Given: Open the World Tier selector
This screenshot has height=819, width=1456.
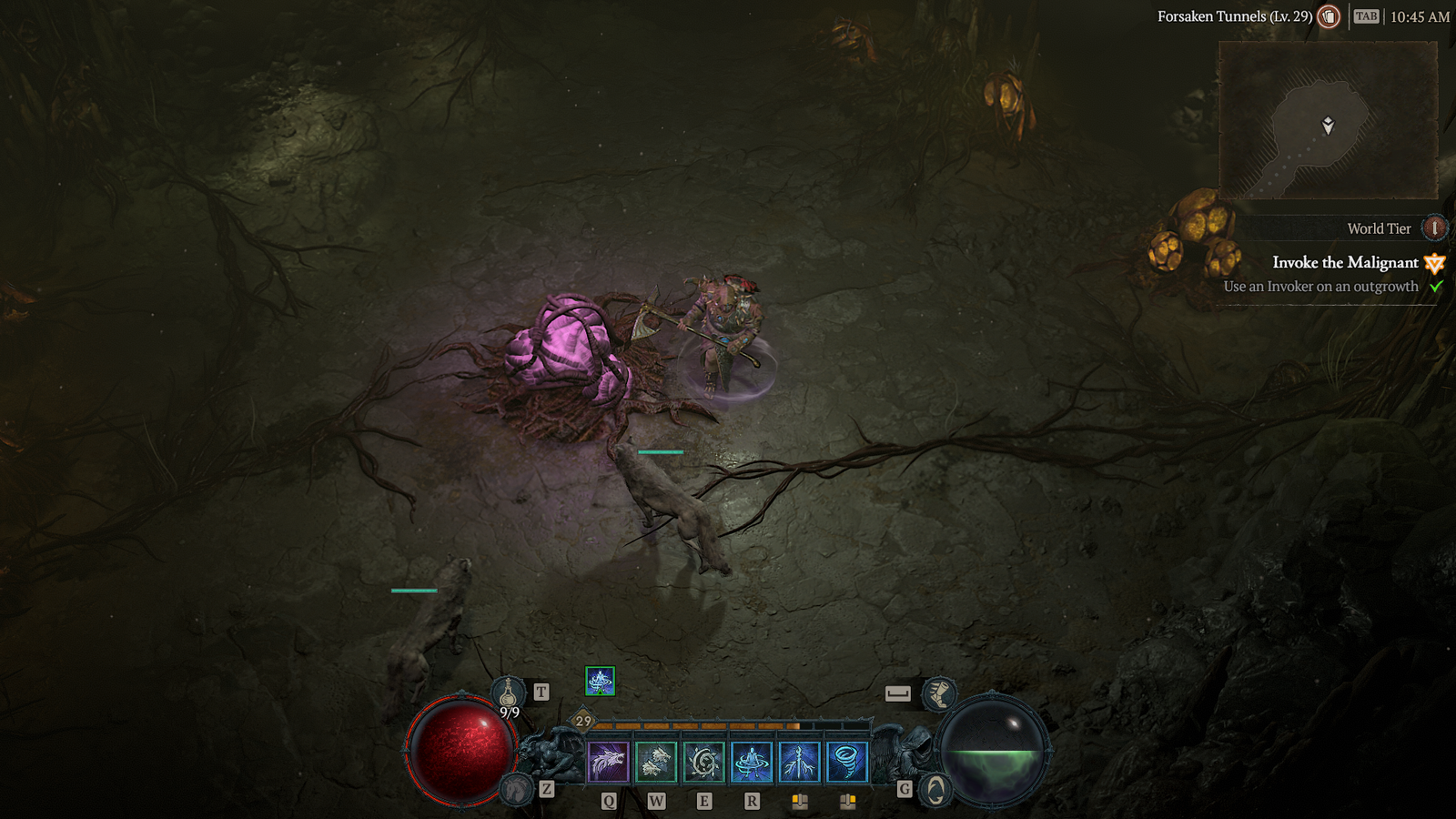Looking at the screenshot, I should (x=1433, y=228).
